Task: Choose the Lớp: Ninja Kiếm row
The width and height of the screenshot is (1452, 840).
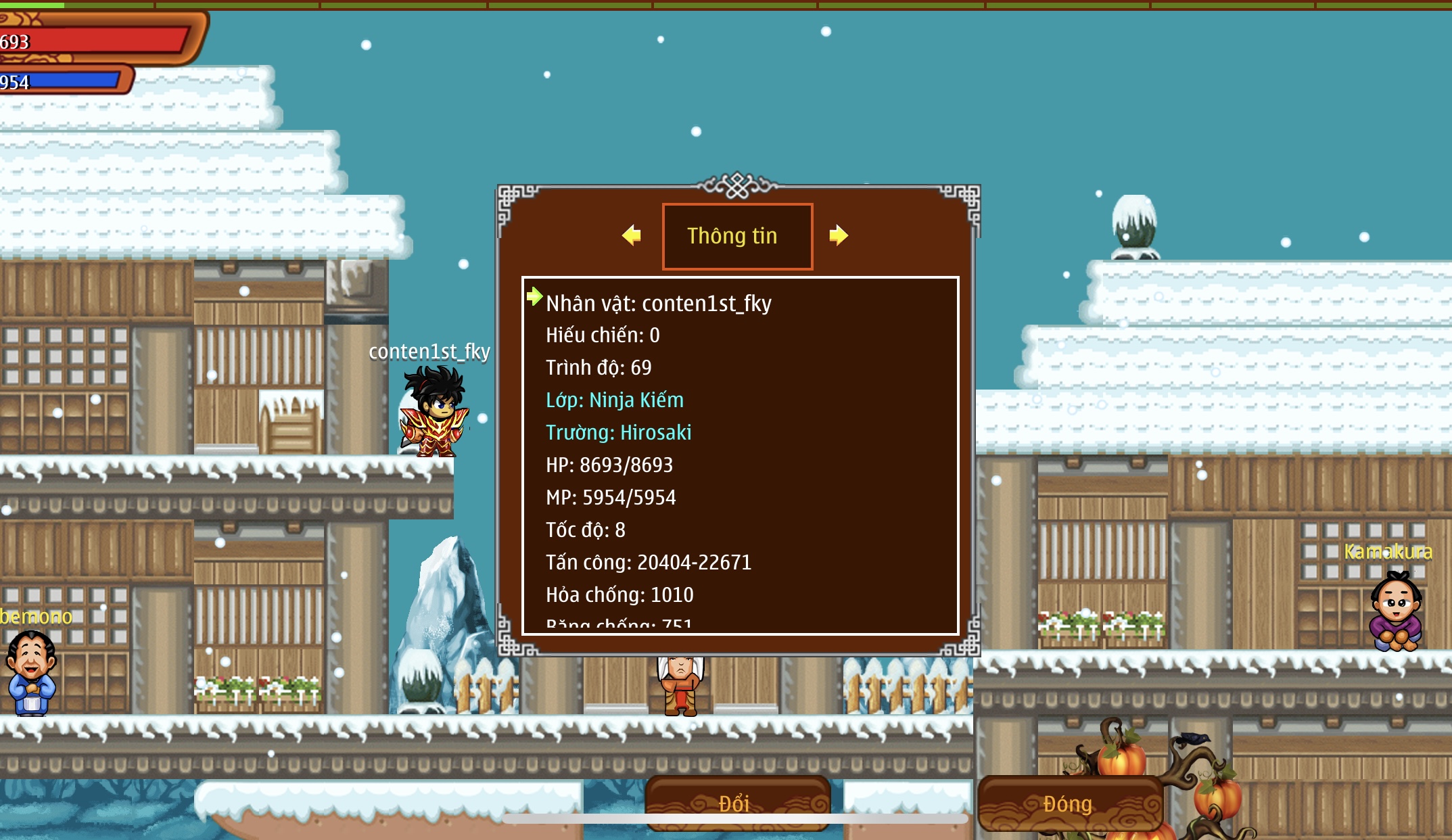Action: coord(615,400)
